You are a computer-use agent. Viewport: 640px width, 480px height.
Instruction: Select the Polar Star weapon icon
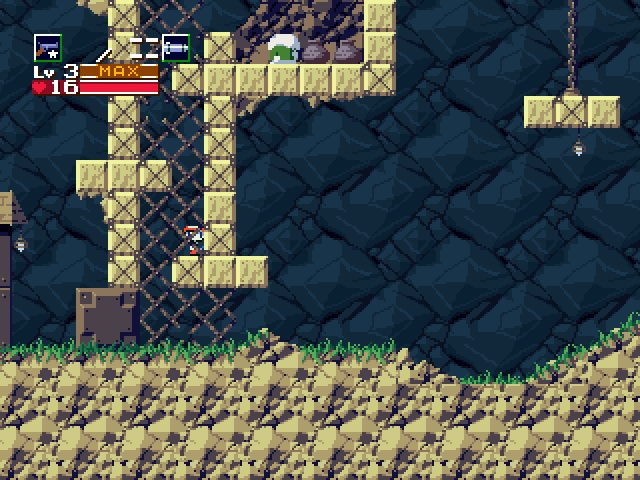tap(47, 47)
